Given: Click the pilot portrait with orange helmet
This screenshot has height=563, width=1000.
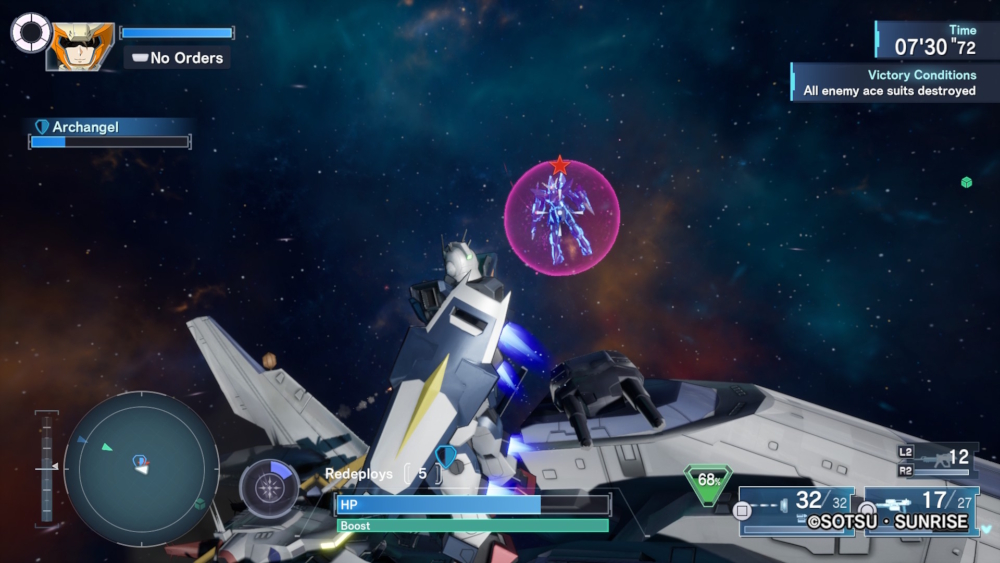Looking at the screenshot, I should (x=81, y=46).
